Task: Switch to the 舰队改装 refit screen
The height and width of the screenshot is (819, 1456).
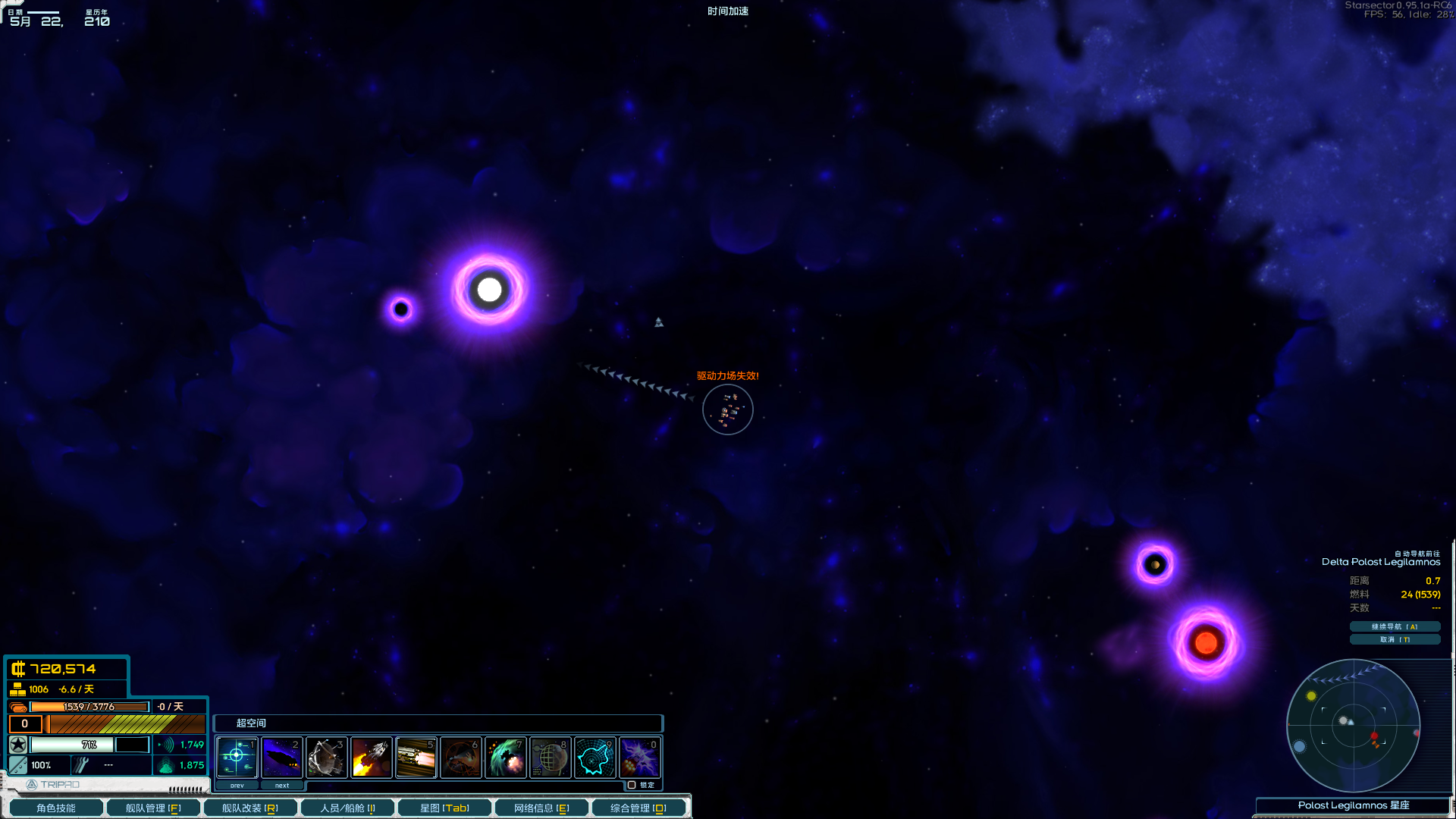Action: pos(249,808)
